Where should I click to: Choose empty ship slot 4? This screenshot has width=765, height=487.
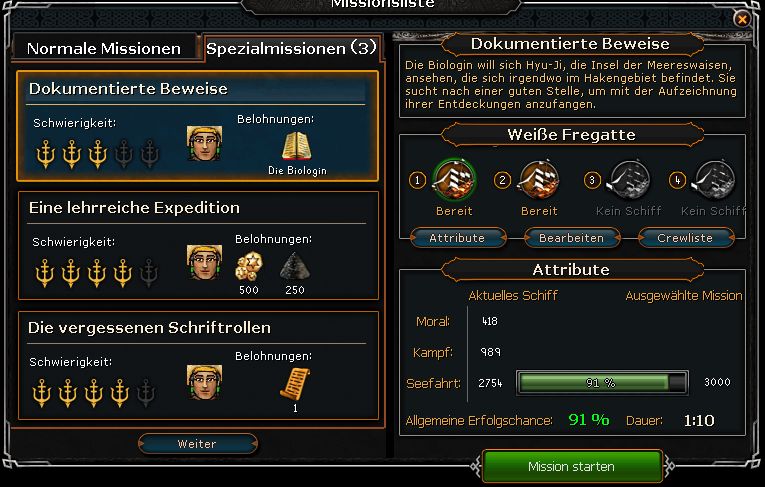(x=713, y=181)
